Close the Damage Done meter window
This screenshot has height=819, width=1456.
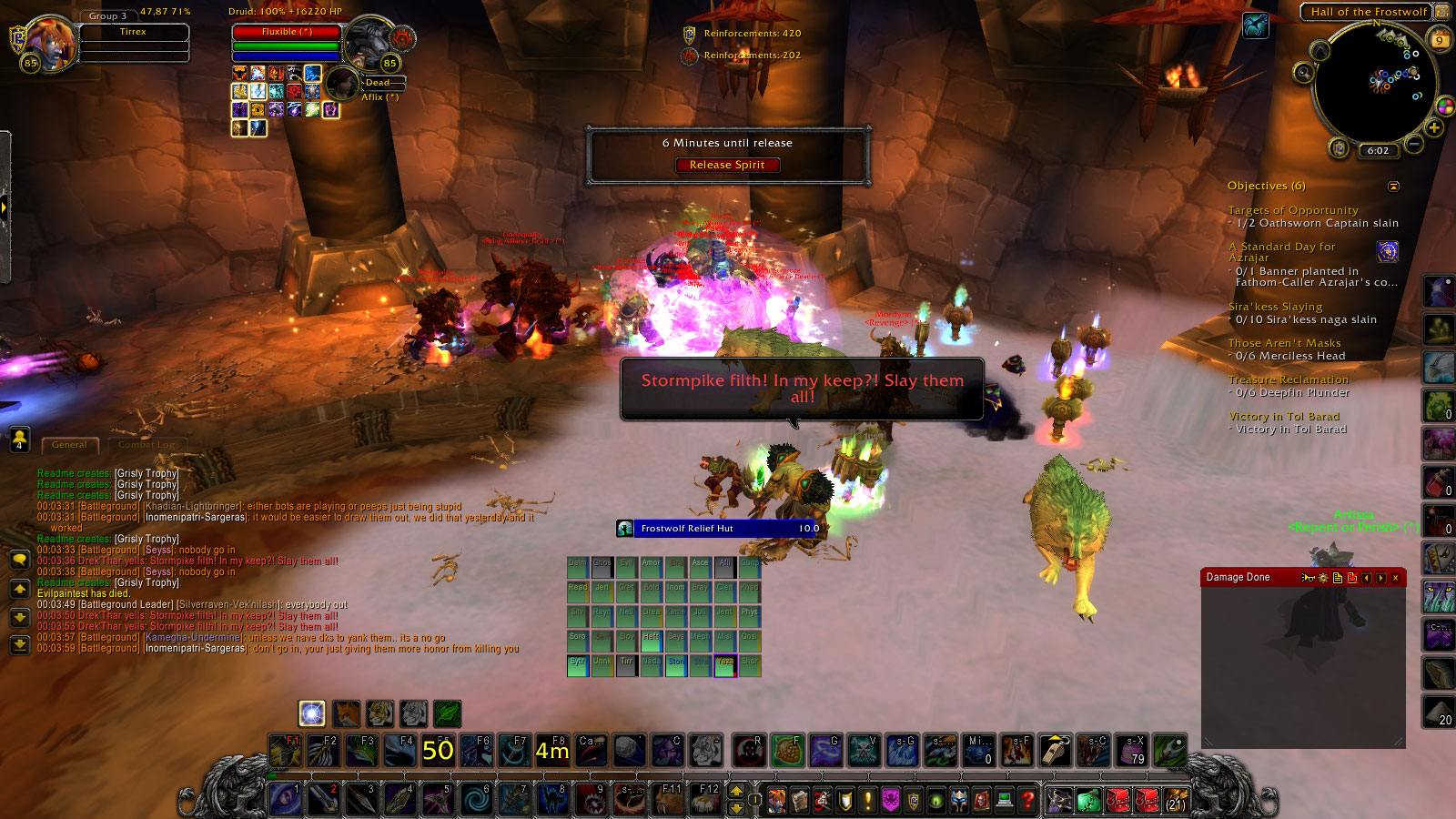point(1395,578)
